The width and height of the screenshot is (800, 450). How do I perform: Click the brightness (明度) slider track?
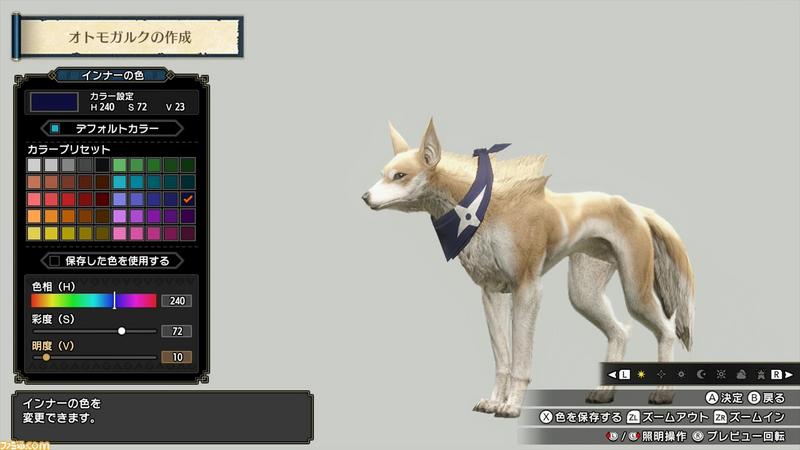pos(94,356)
